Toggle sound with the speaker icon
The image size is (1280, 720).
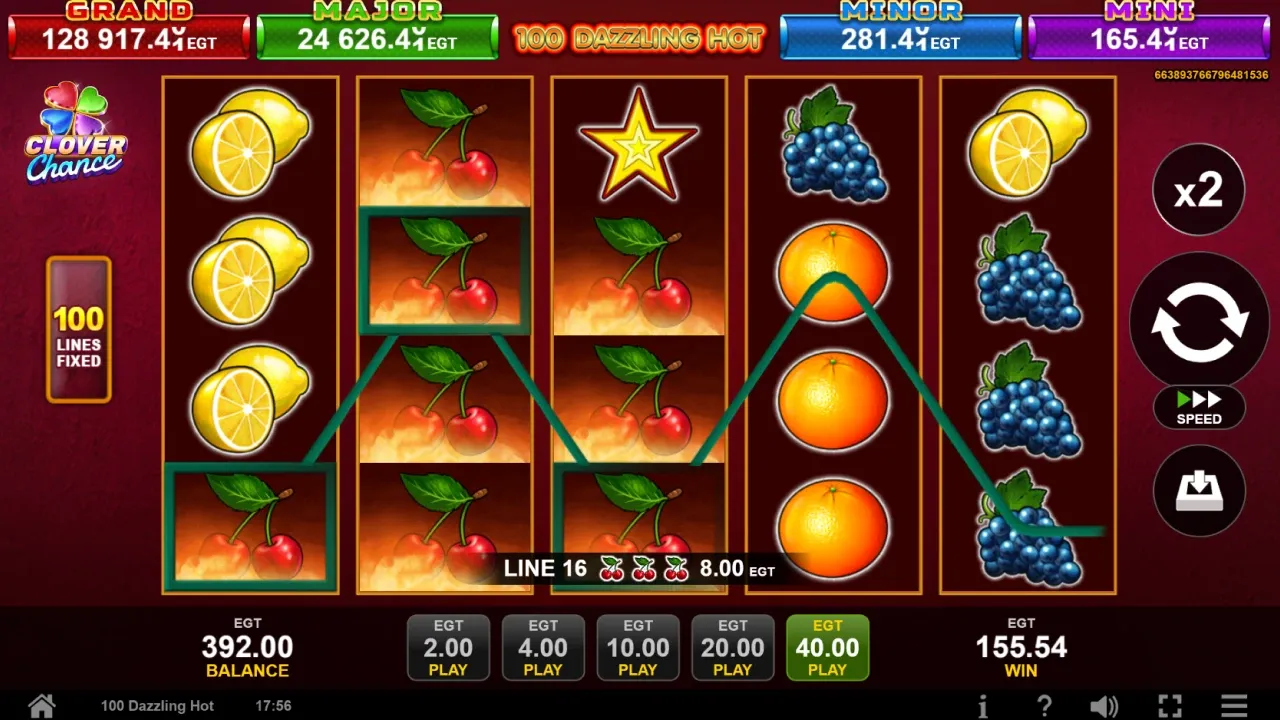(x=1104, y=706)
